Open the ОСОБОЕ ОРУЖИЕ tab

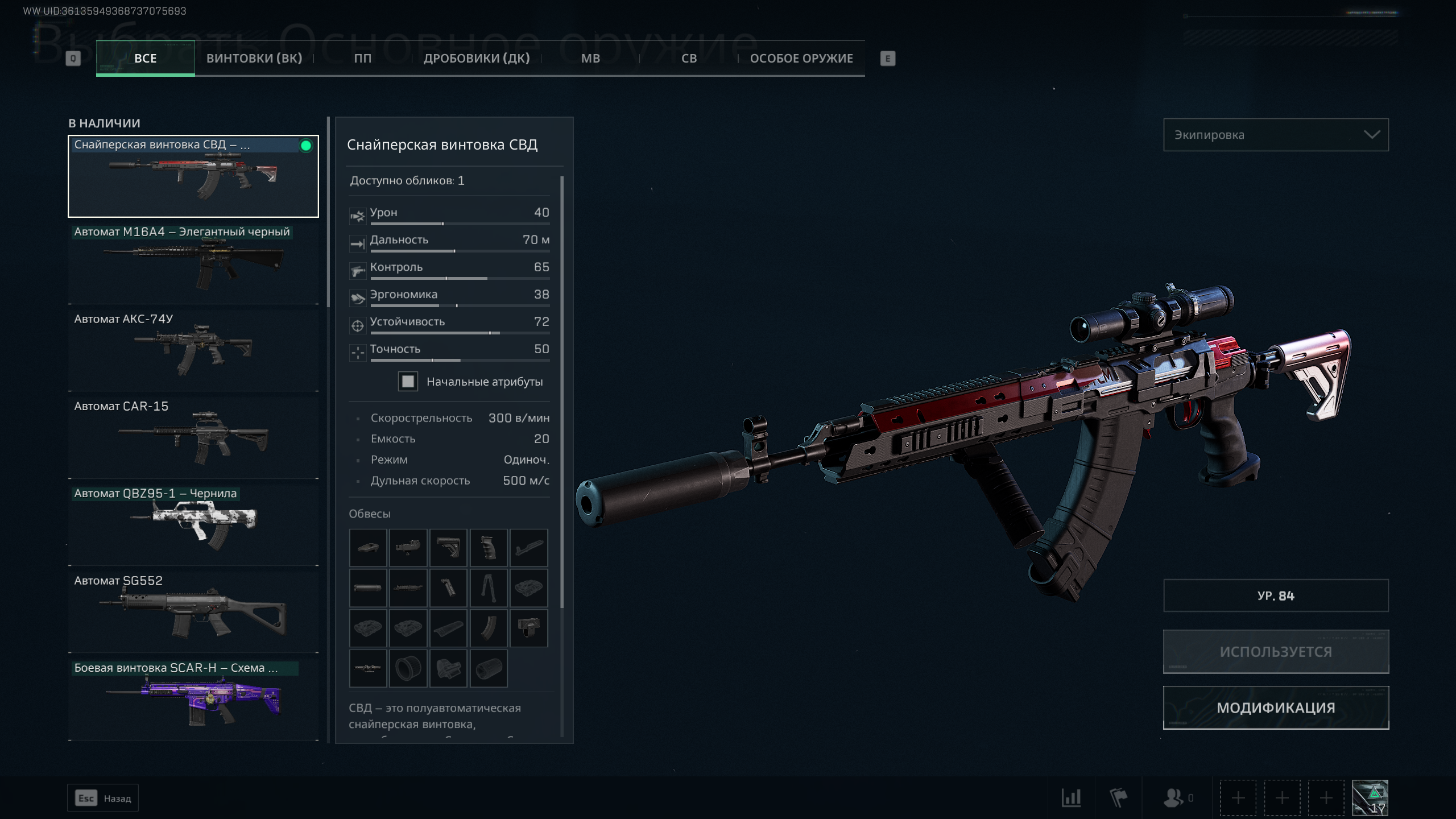[x=801, y=59]
